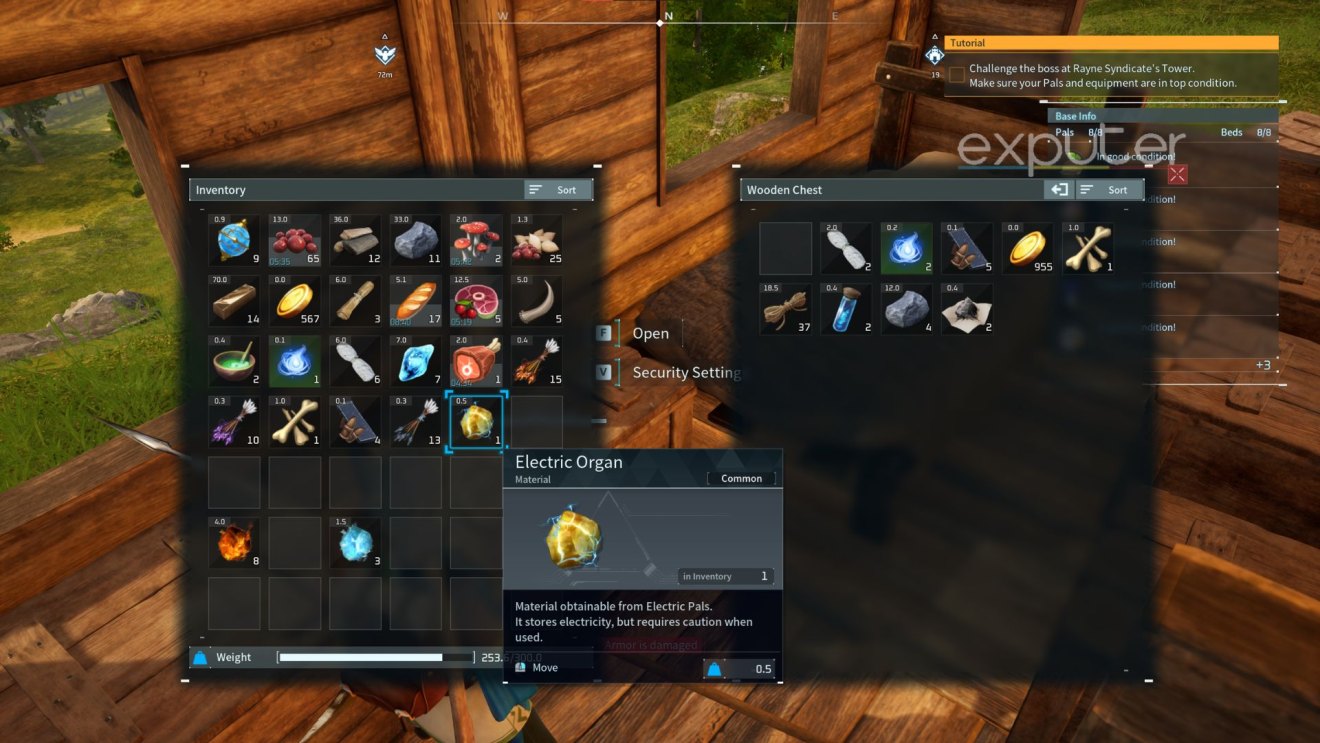Viewport: 1320px width, 743px height.
Task: Choose the Open action for the chest
Action: (651, 333)
